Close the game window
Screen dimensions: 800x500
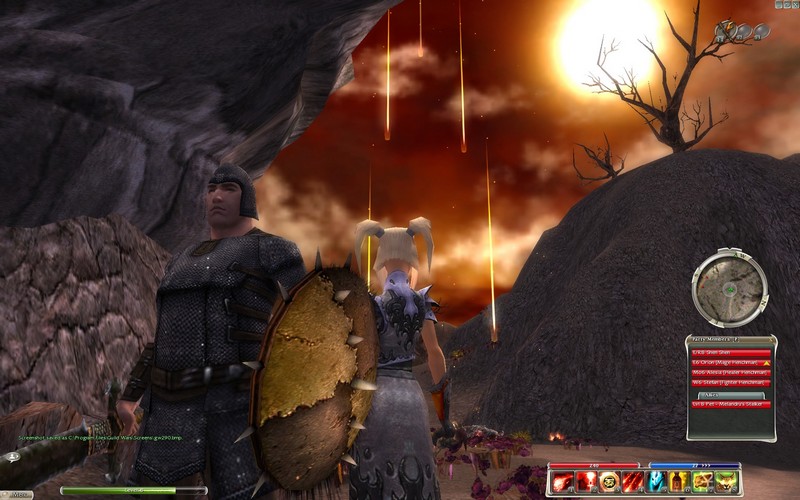[x=794, y=4]
